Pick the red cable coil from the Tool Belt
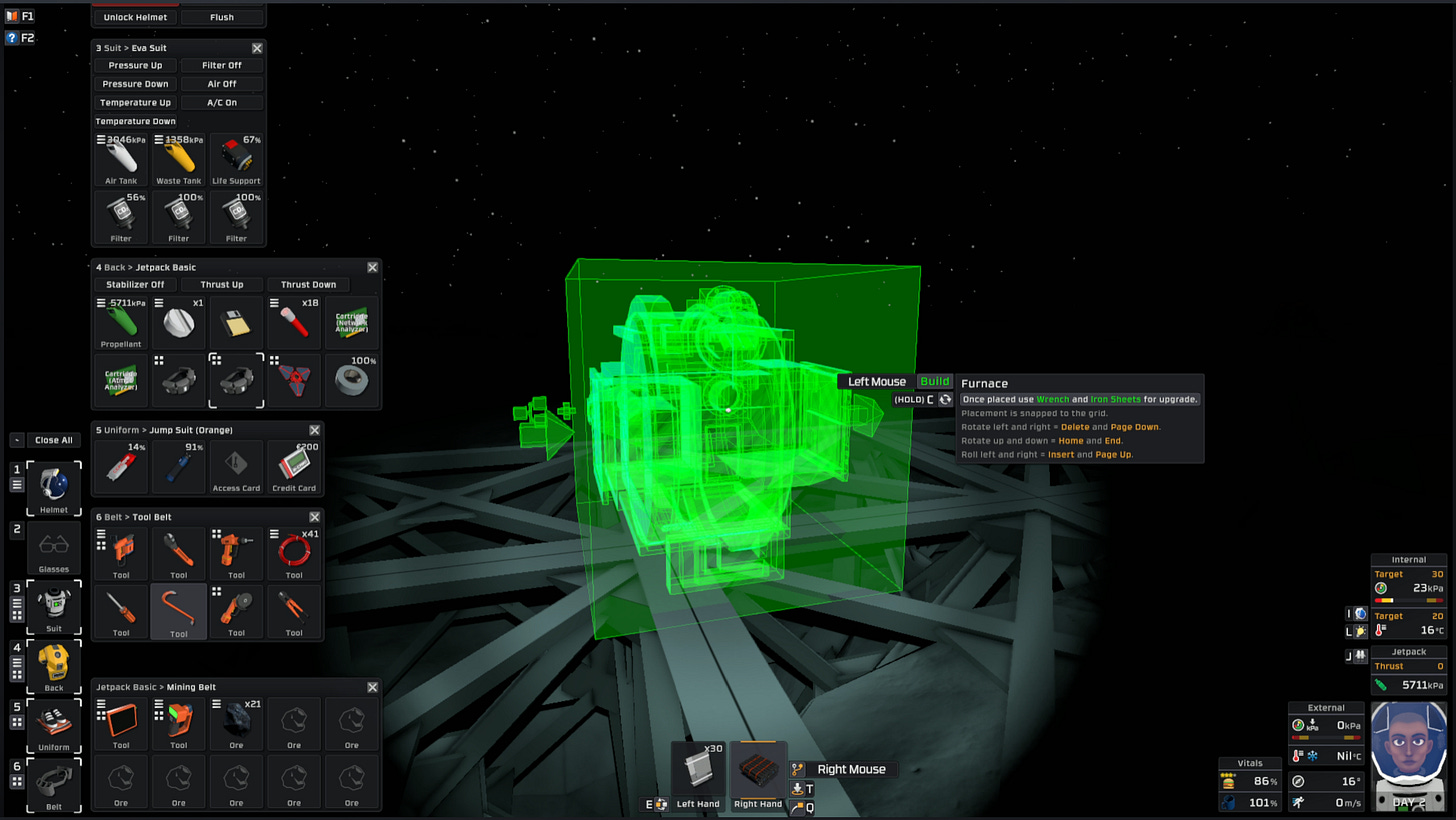Image resolution: width=1456 pixels, height=820 pixels. coord(294,553)
